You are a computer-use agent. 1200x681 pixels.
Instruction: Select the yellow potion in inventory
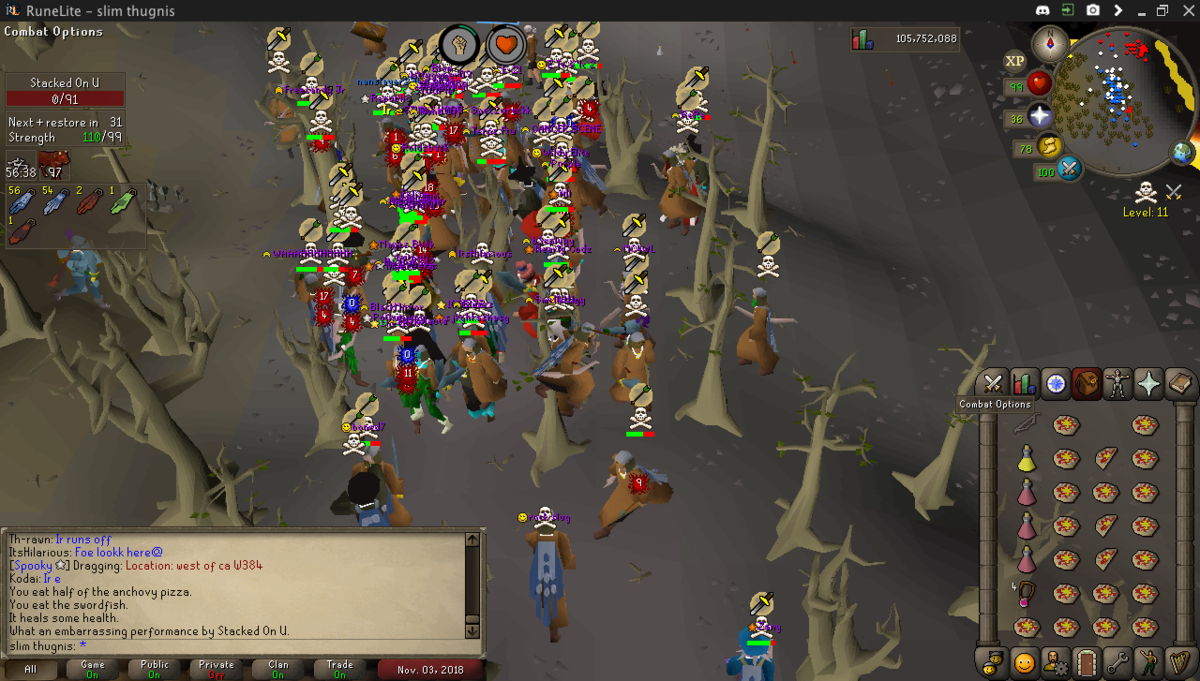click(x=1026, y=459)
